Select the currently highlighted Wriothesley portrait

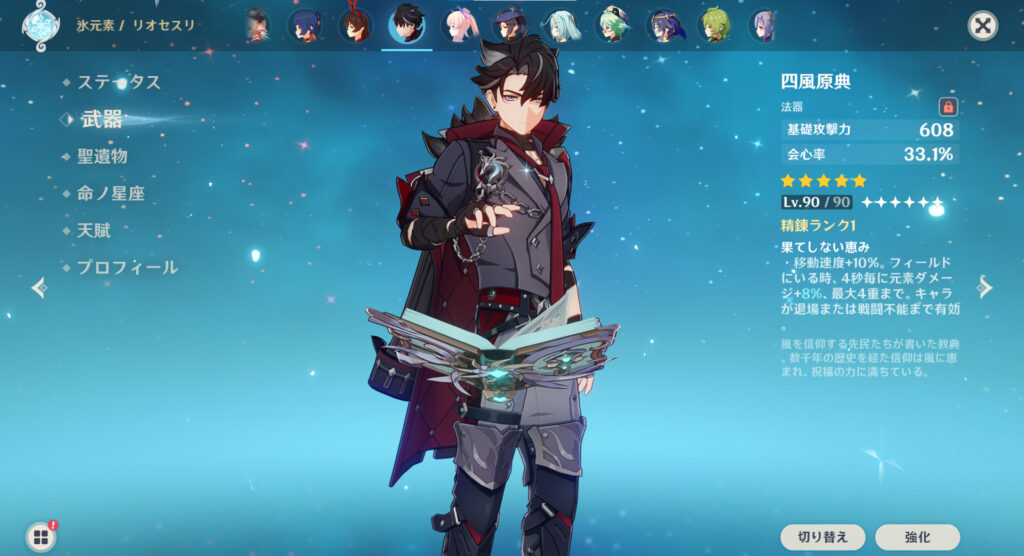407,25
